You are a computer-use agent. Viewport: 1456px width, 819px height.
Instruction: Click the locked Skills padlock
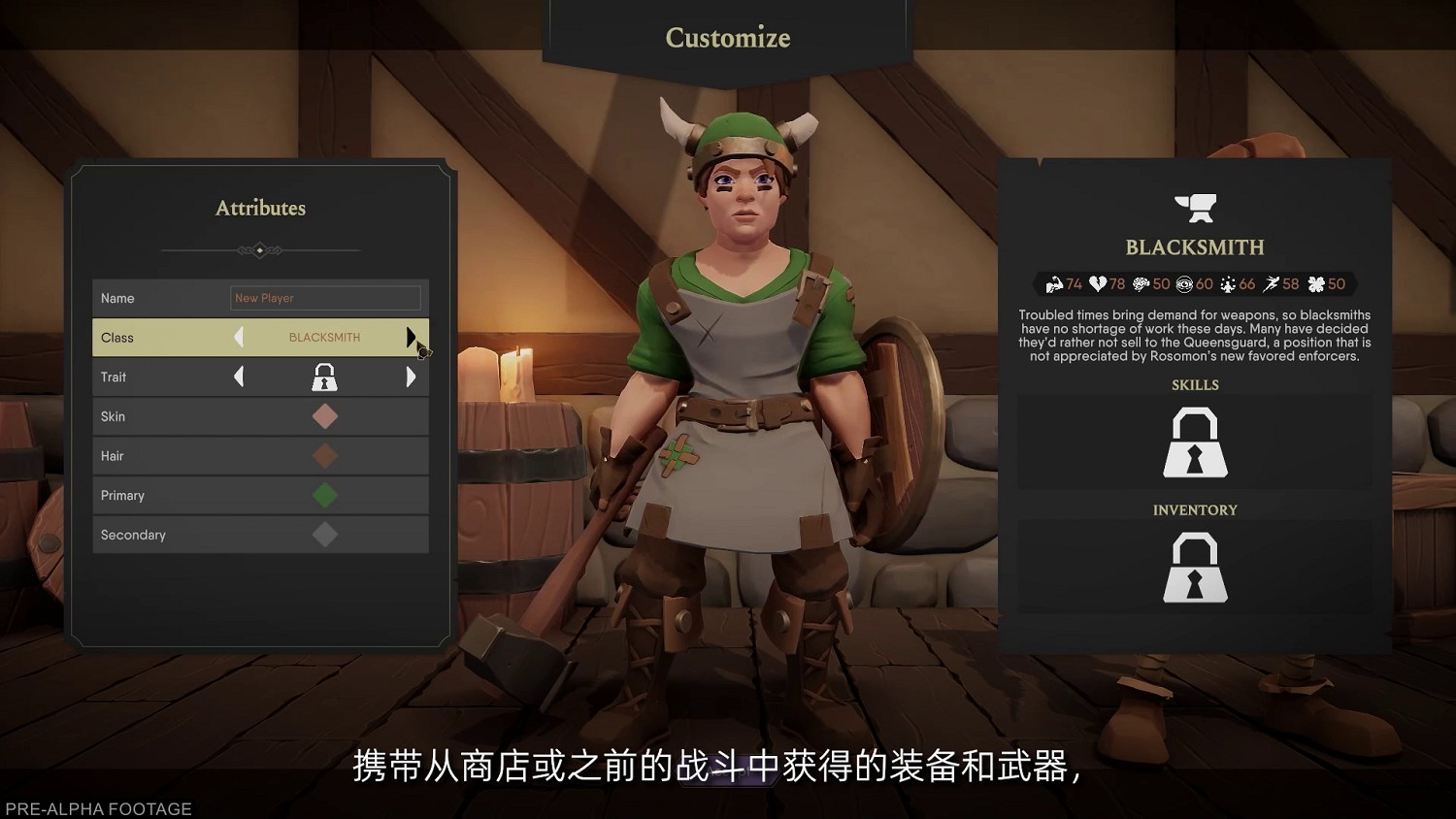click(x=1195, y=442)
